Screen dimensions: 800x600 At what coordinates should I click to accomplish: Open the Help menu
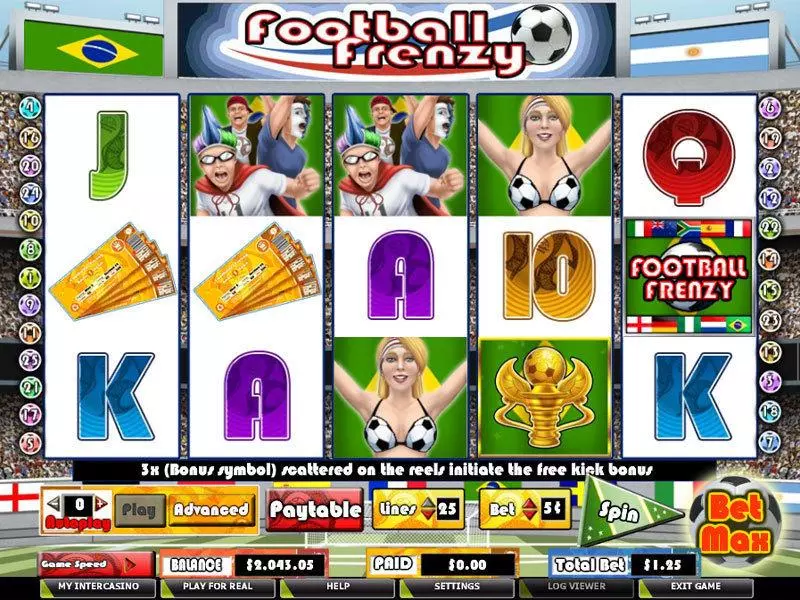click(338, 587)
